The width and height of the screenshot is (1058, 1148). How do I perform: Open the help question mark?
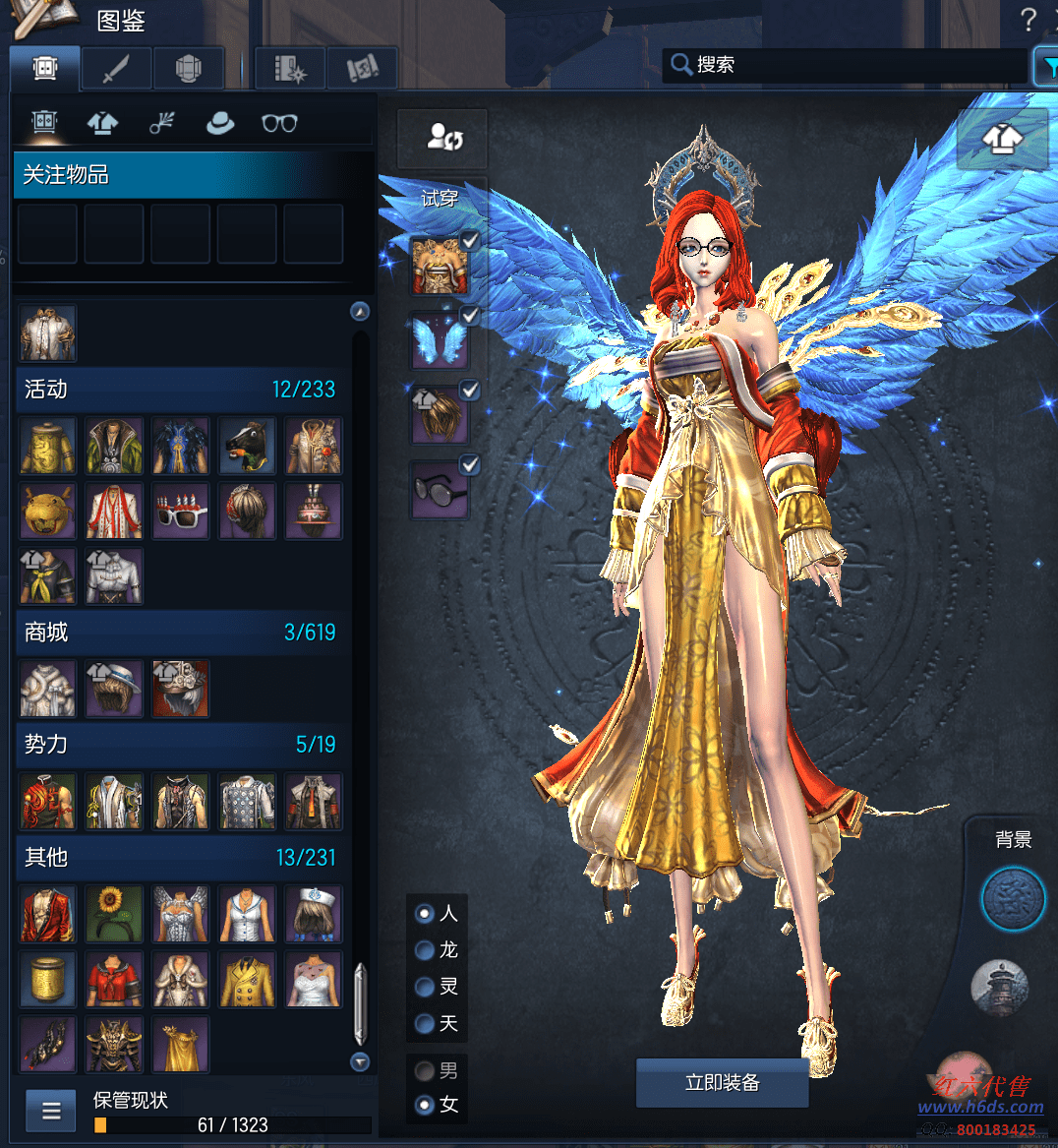point(1029,19)
